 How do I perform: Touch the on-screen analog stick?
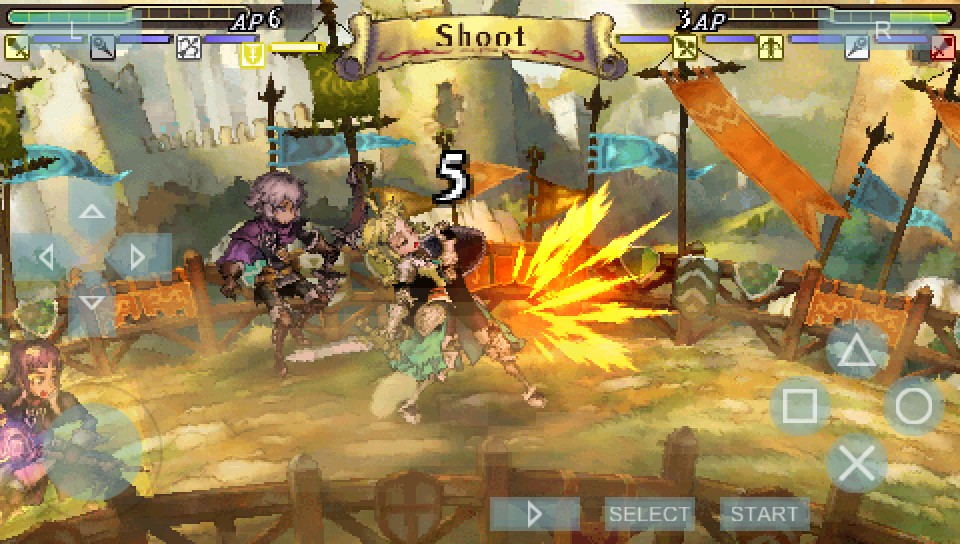[x=92, y=452]
